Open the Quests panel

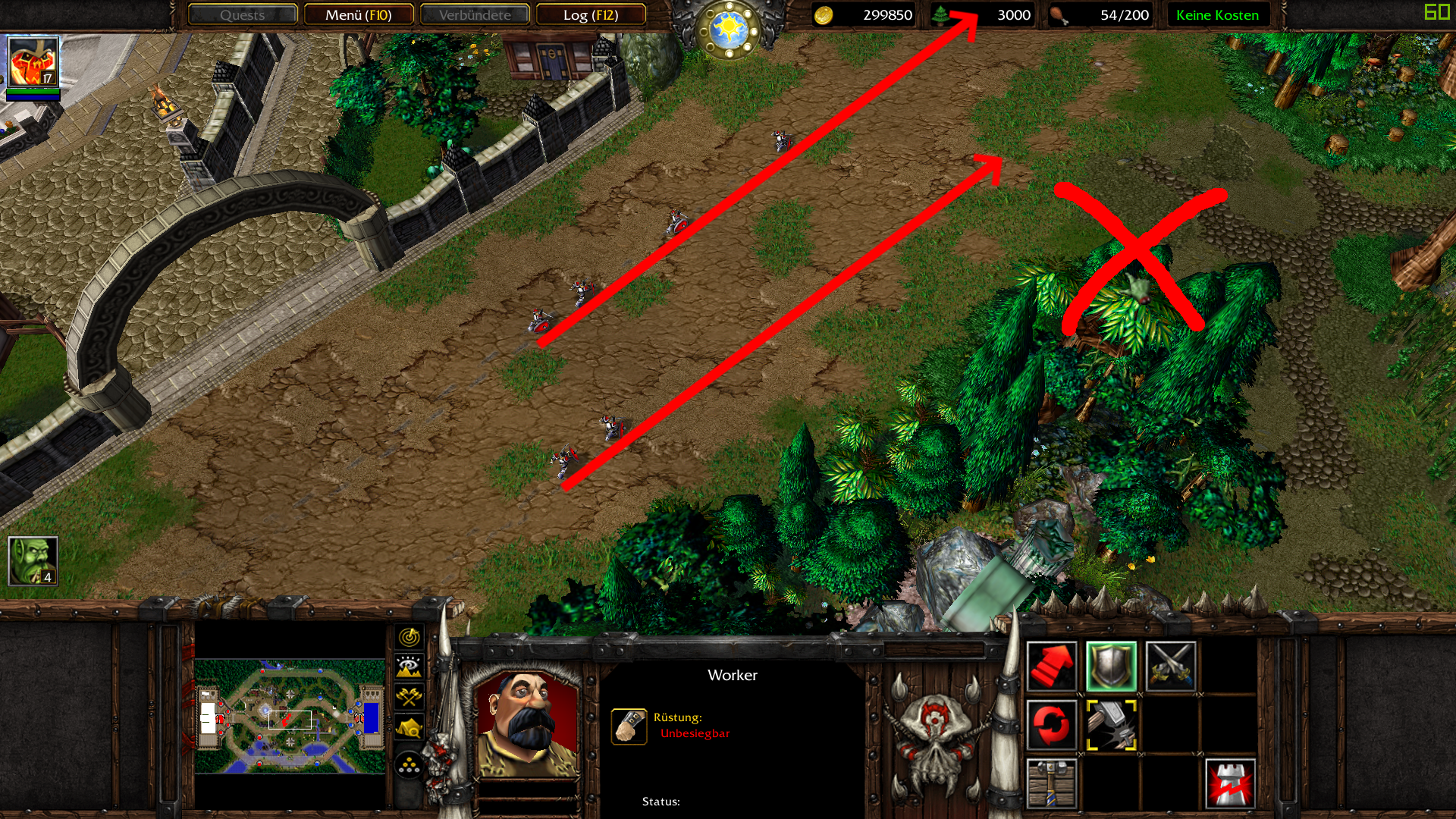(x=243, y=15)
